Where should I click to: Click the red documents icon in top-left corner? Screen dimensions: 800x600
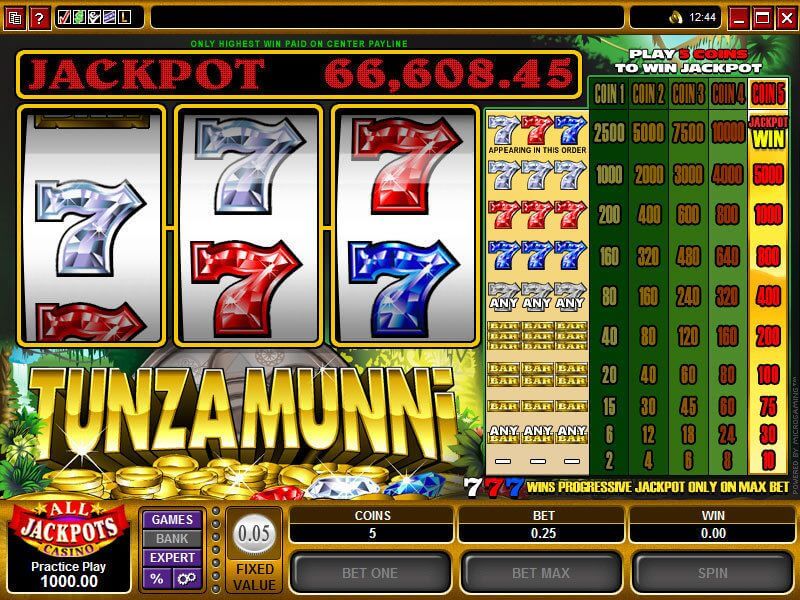tap(15, 17)
